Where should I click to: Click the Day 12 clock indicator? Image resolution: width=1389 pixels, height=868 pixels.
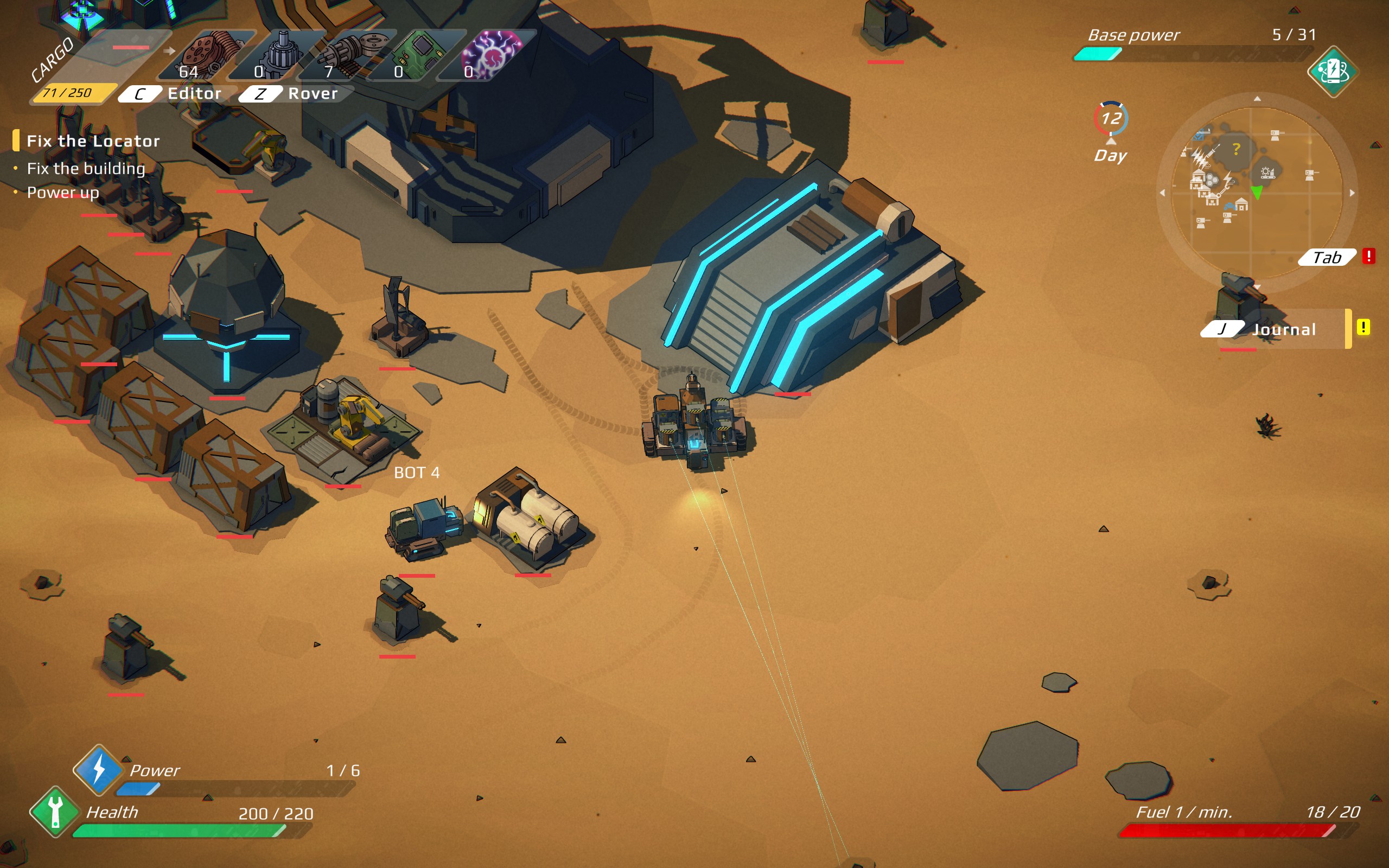pos(1111,119)
